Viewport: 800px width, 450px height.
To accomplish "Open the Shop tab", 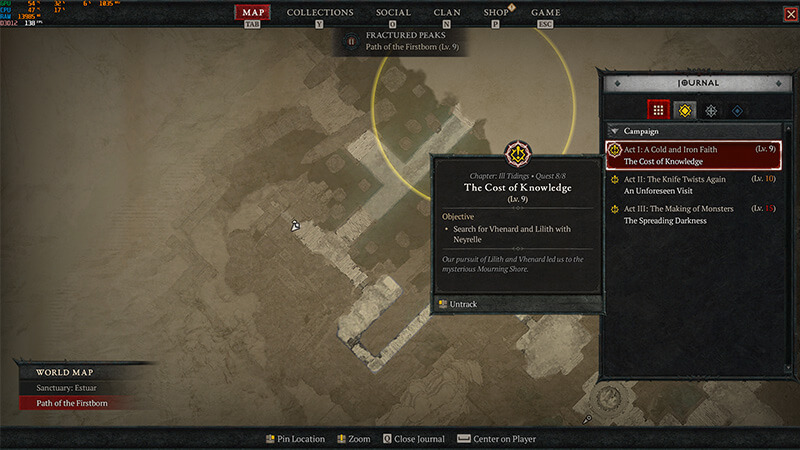I will (496, 13).
